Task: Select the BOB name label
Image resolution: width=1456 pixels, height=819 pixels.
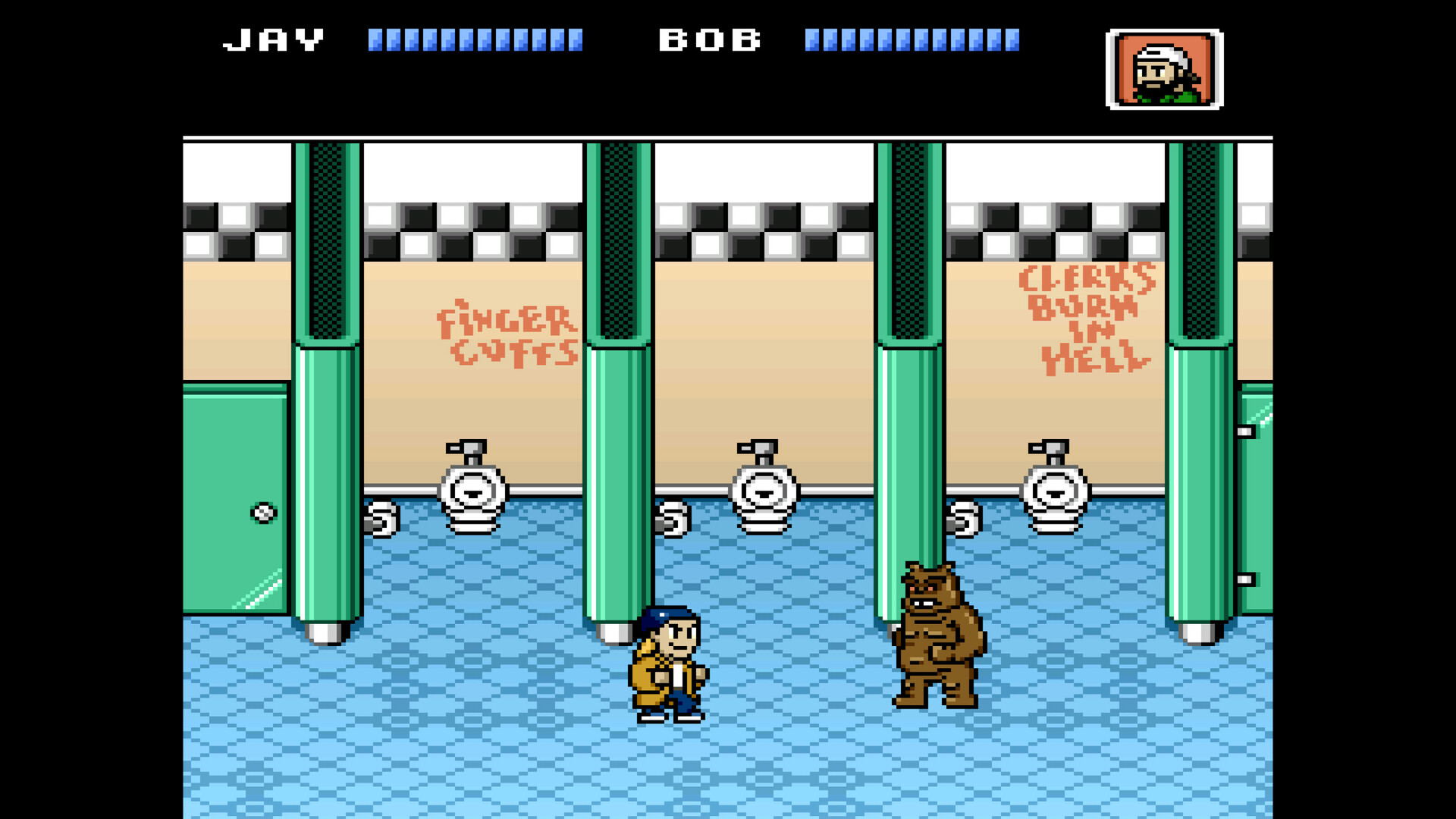Action: 709,39
